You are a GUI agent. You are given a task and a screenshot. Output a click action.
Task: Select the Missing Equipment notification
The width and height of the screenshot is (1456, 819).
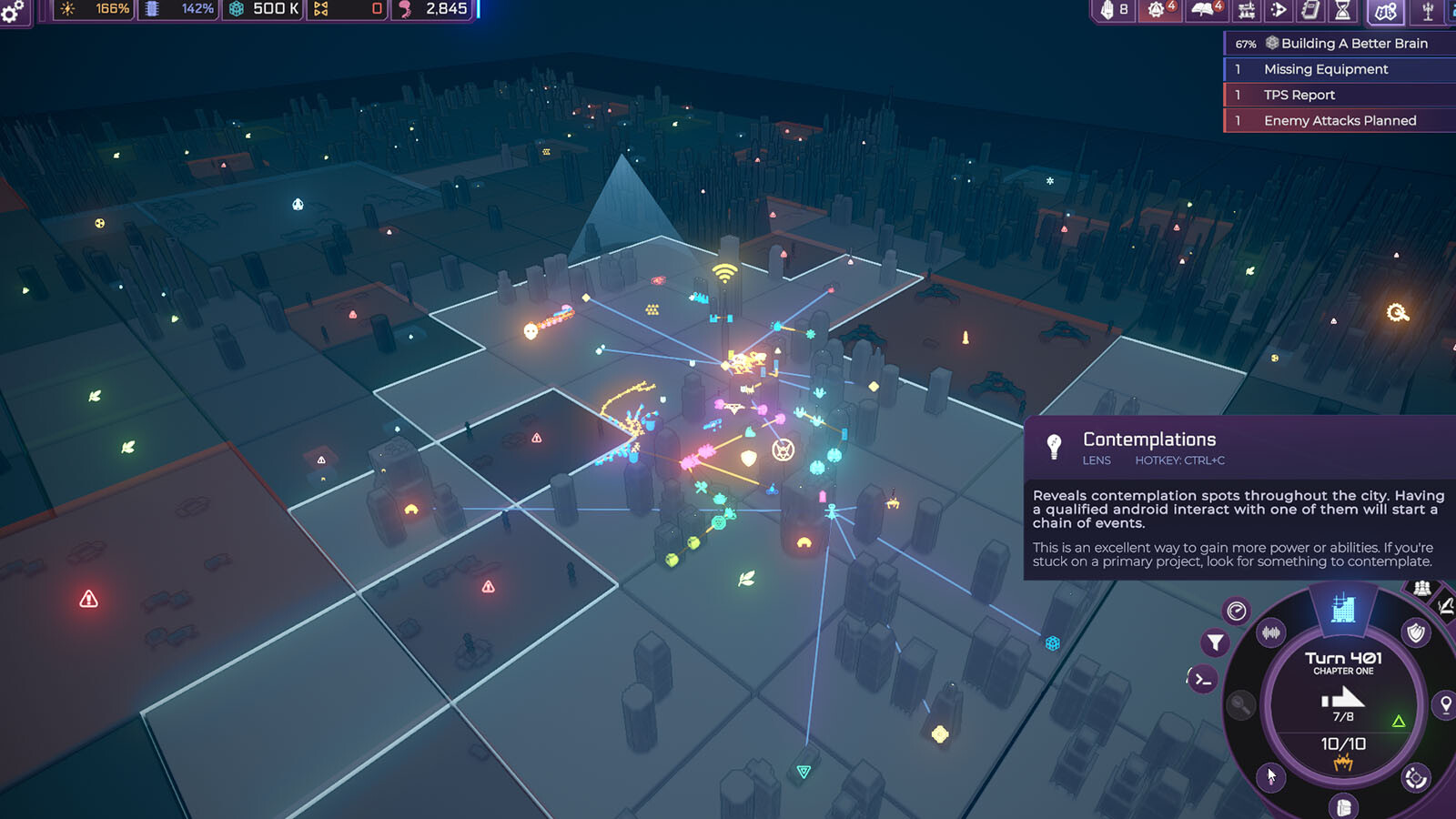click(1325, 69)
